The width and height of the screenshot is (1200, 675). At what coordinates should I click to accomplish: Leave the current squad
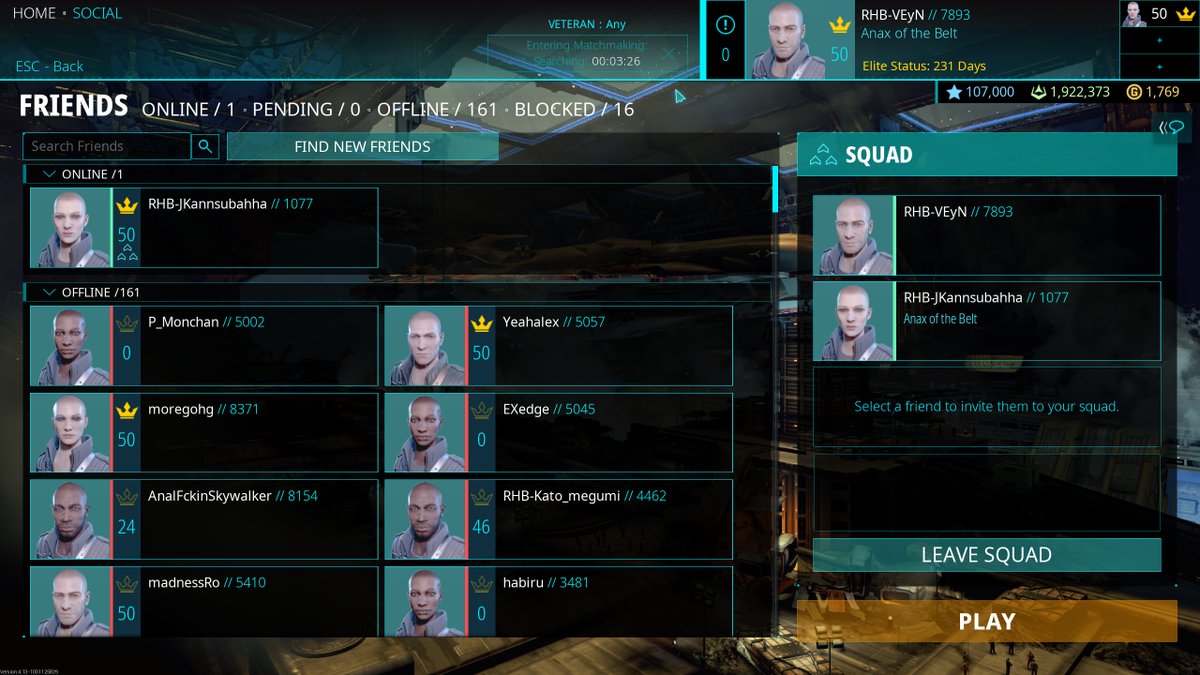986,555
